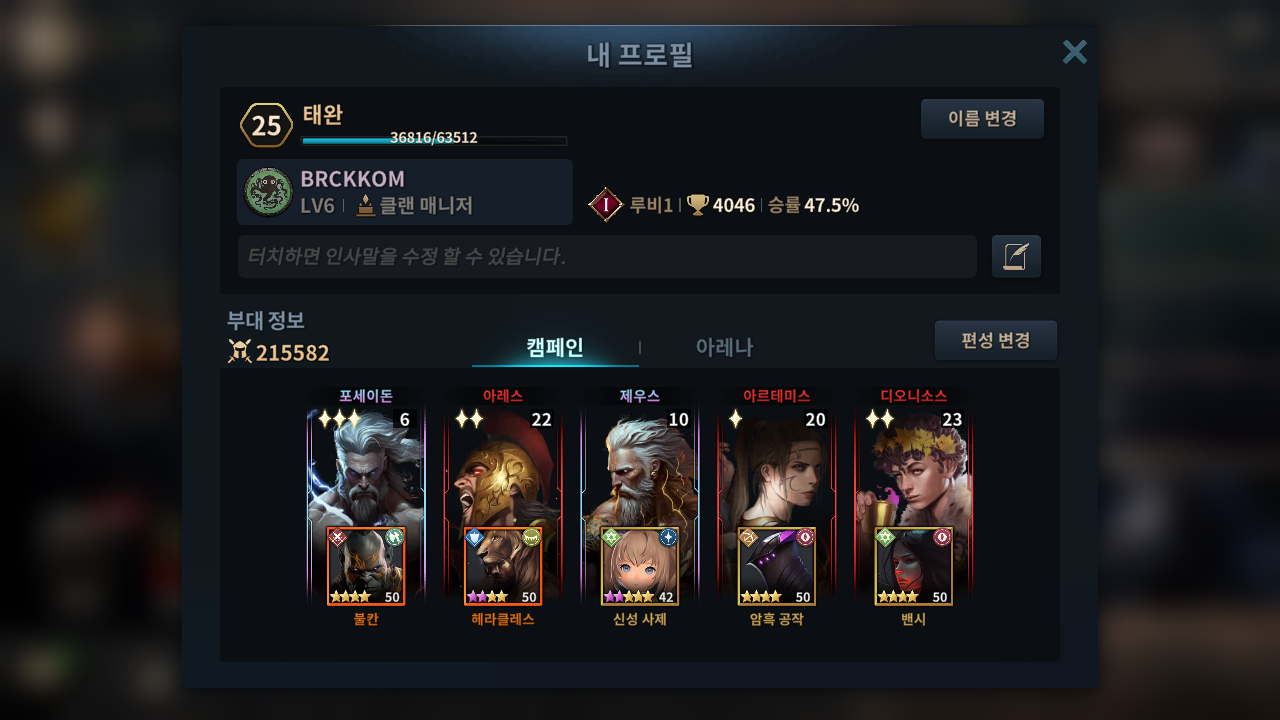This screenshot has height=720, width=1280.
Task: Choose the 암흑 공작 hero portrait
Action: click(777, 567)
